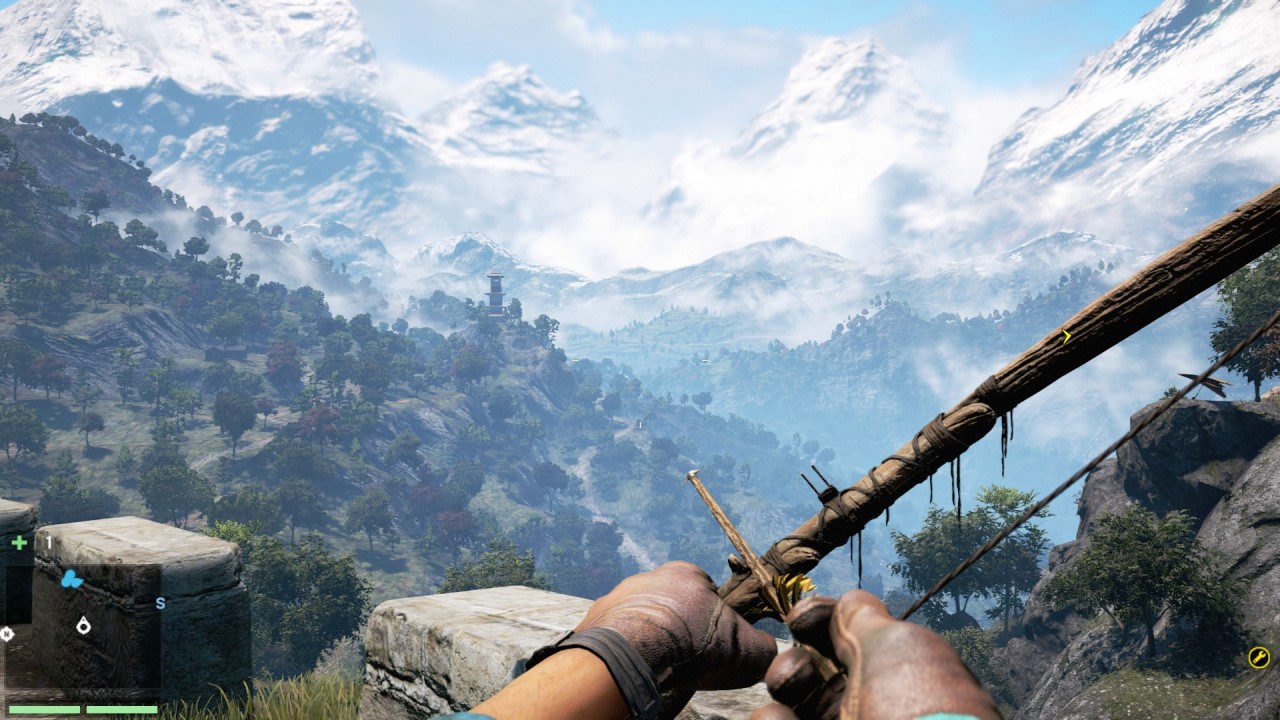This screenshot has width=1280, height=720.
Task: Select the blue butterfly marker on minimap
Action: 71,578
